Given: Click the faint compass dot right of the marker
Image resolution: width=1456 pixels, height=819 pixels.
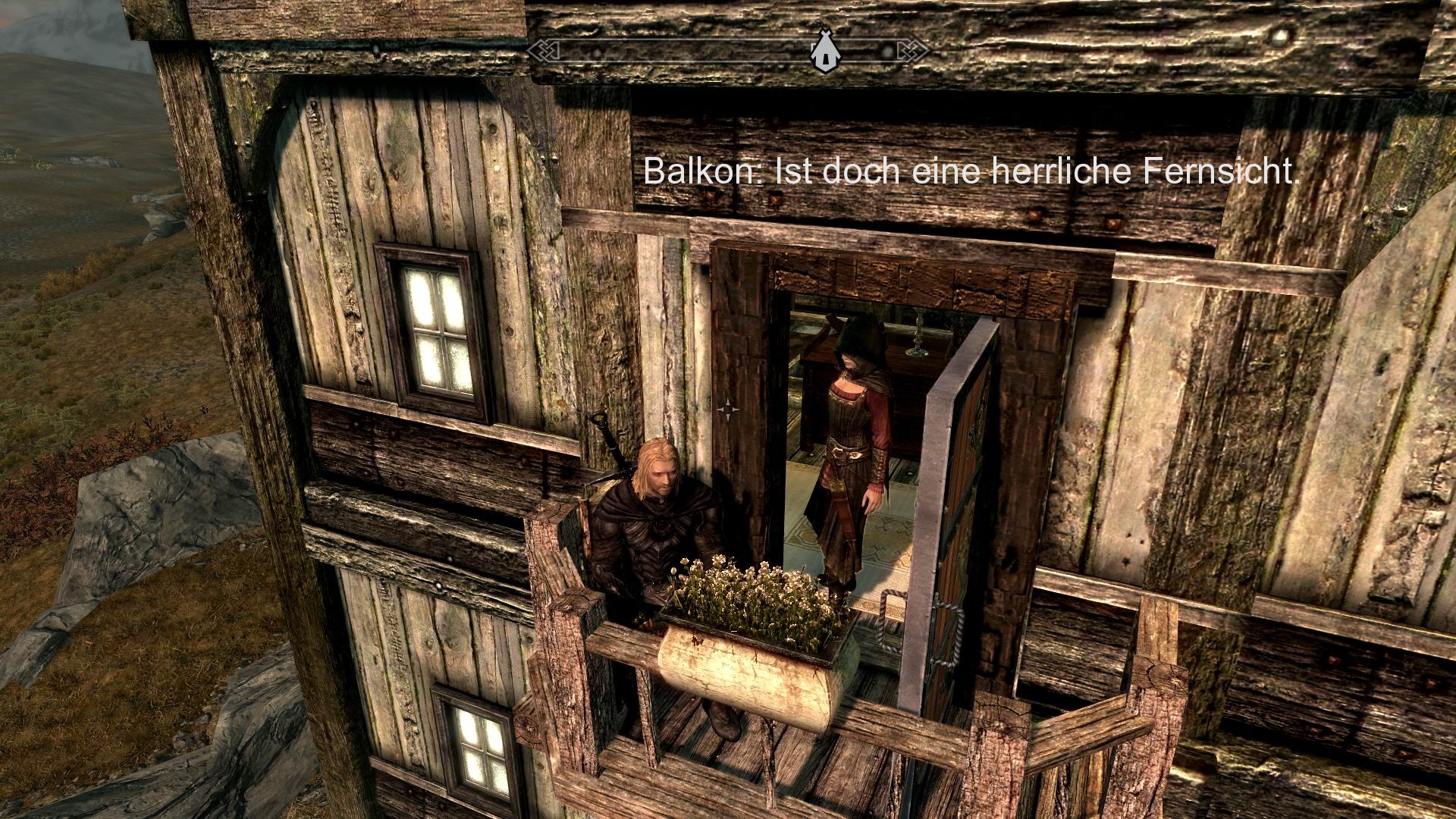Looking at the screenshot, I should tap(886, 49).
